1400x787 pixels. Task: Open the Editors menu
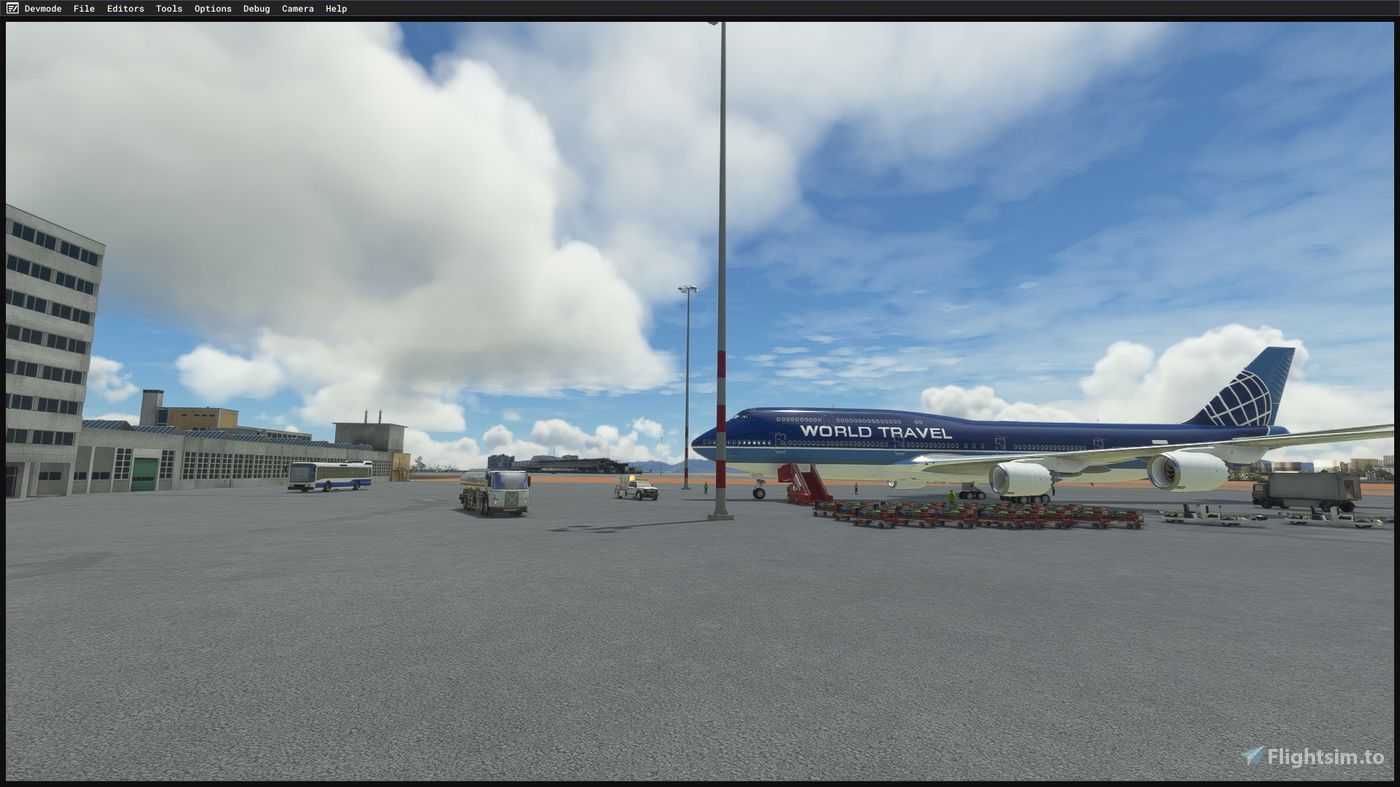125,8
